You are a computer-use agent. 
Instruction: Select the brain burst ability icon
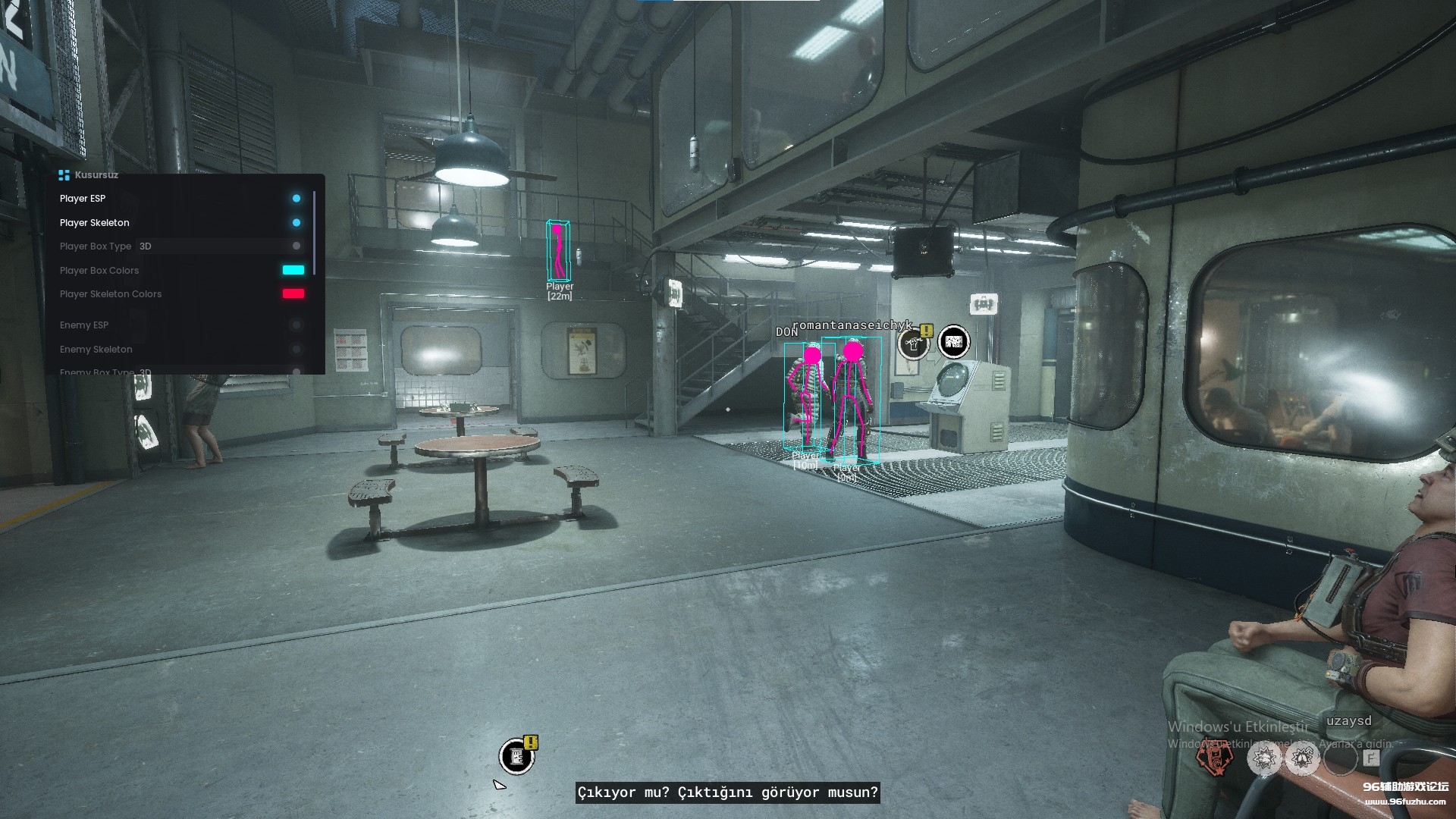pyautogui.click(x=1264, y=758)
